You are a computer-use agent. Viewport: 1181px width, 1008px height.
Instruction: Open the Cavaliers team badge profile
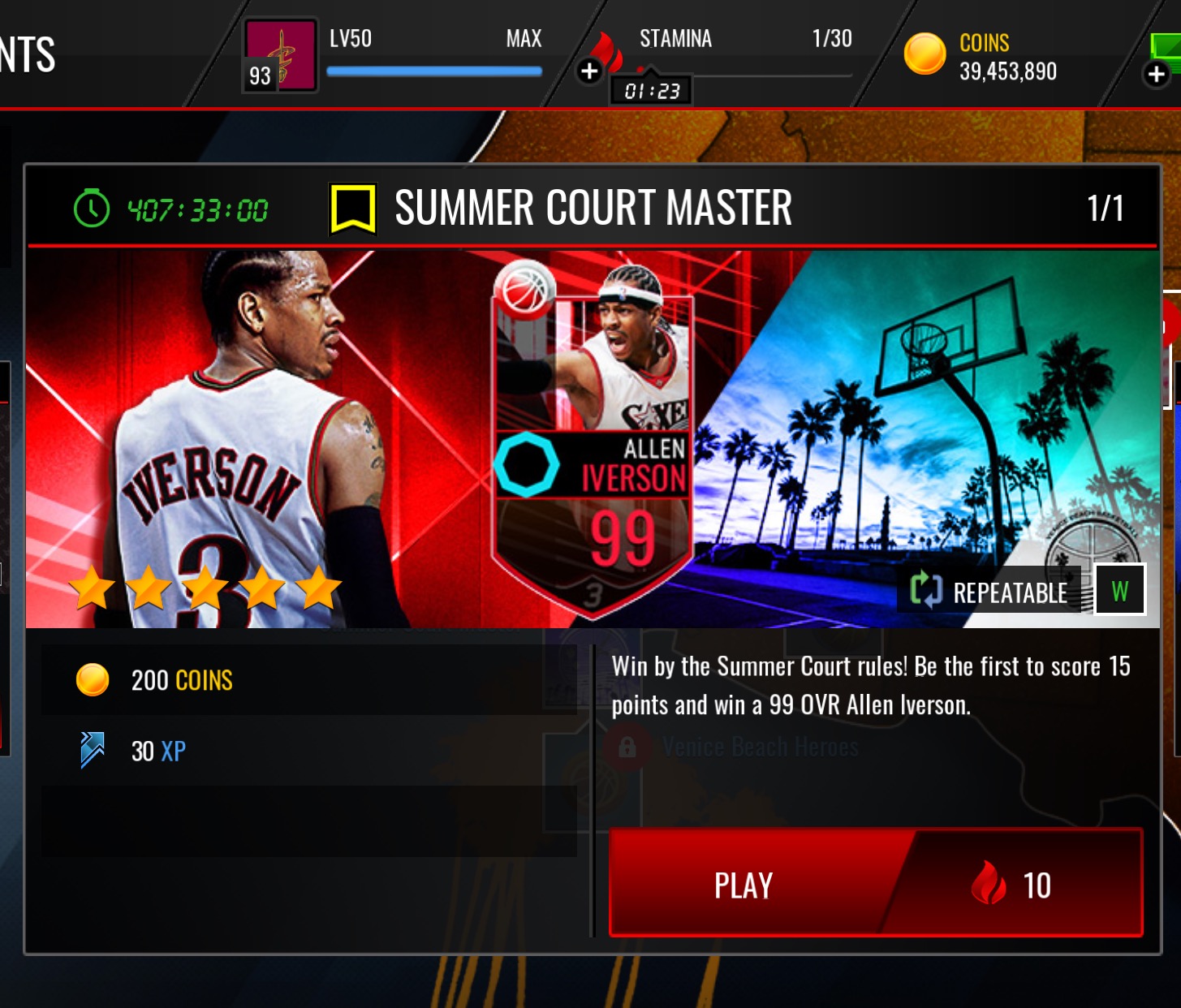coord(280,55)
